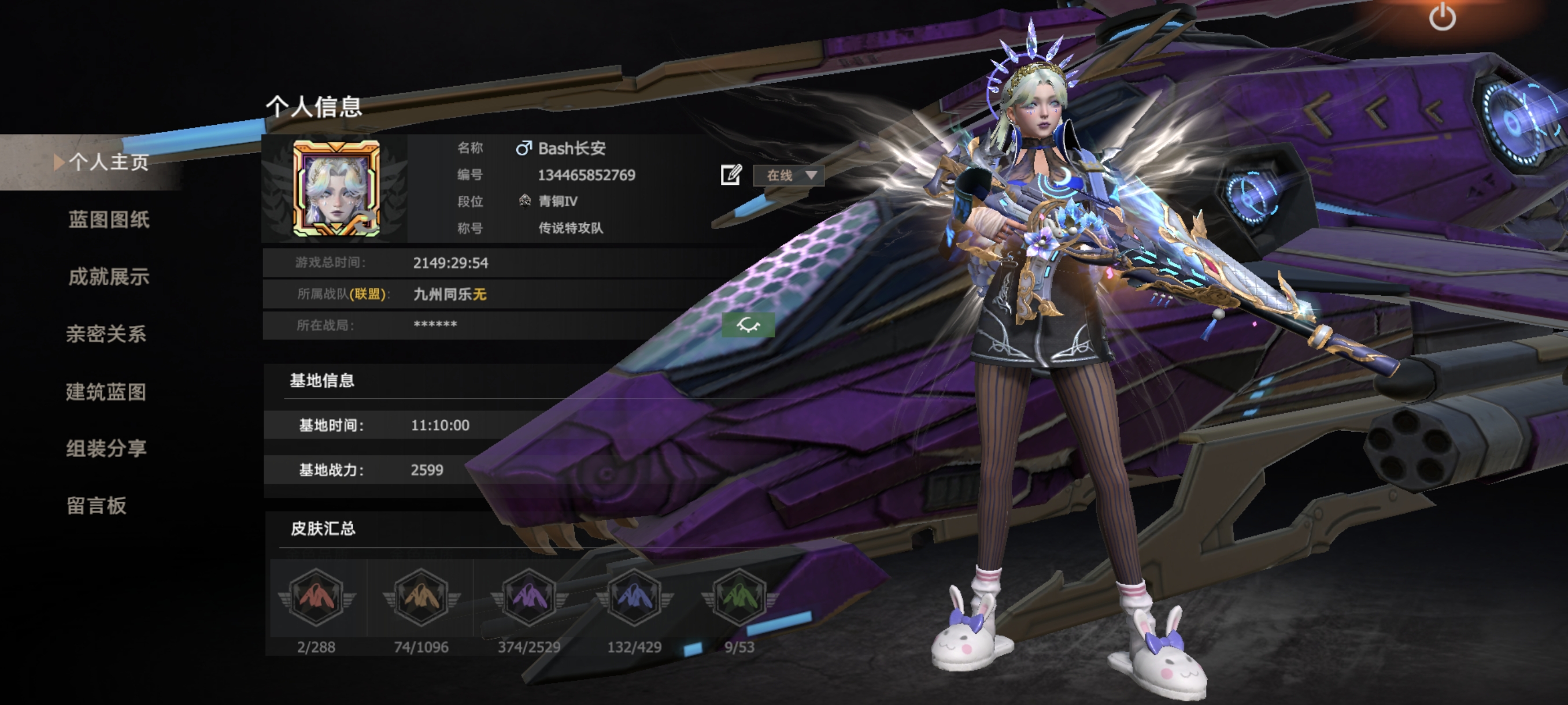1568x705 pixels.
Task: Expand the 在线 status dropdown
Action: click(789, 176)
